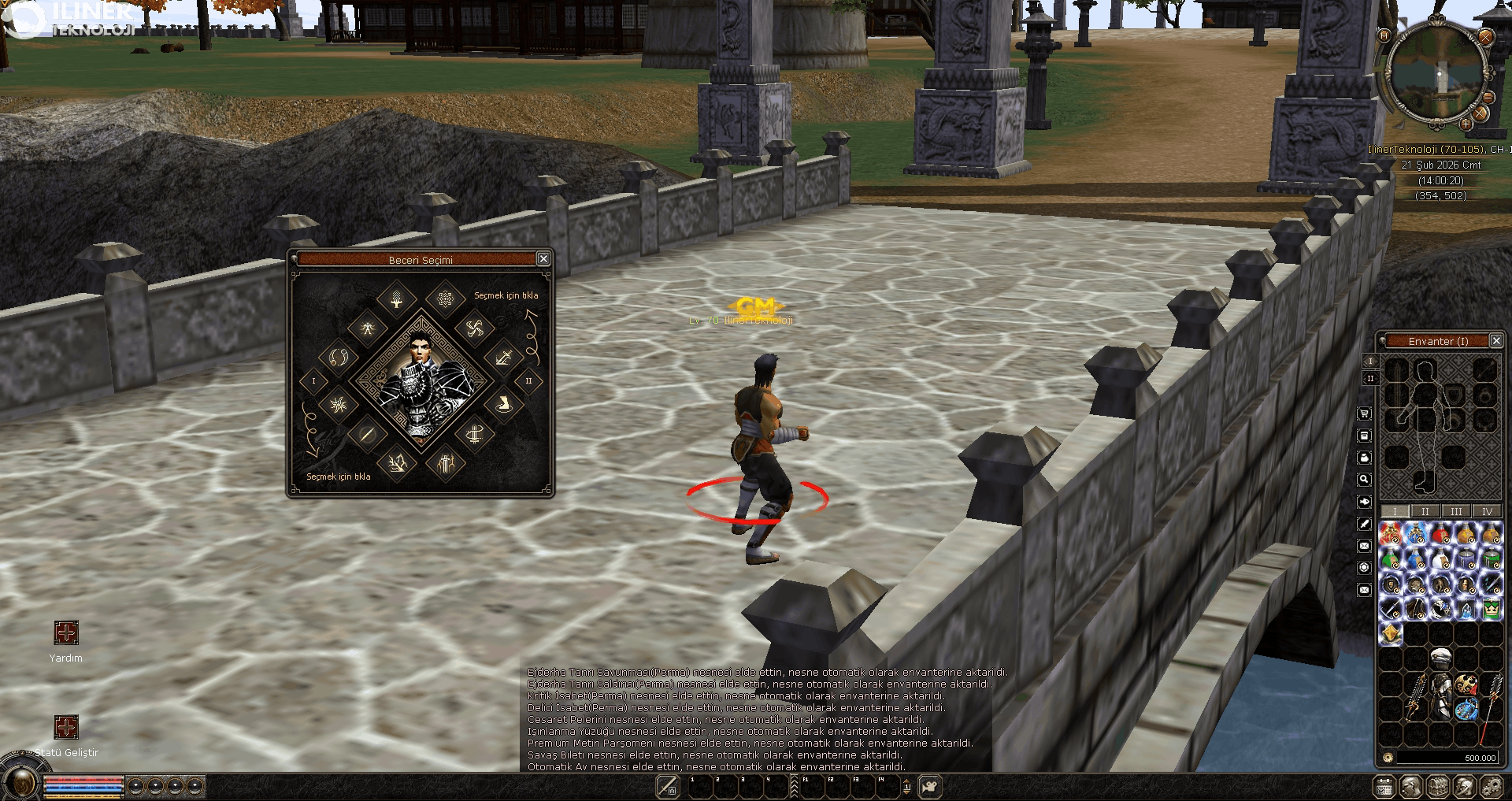Click the Statü Geliştir button
This screenshot has height=801, width=1512.
tap(66, 727)
